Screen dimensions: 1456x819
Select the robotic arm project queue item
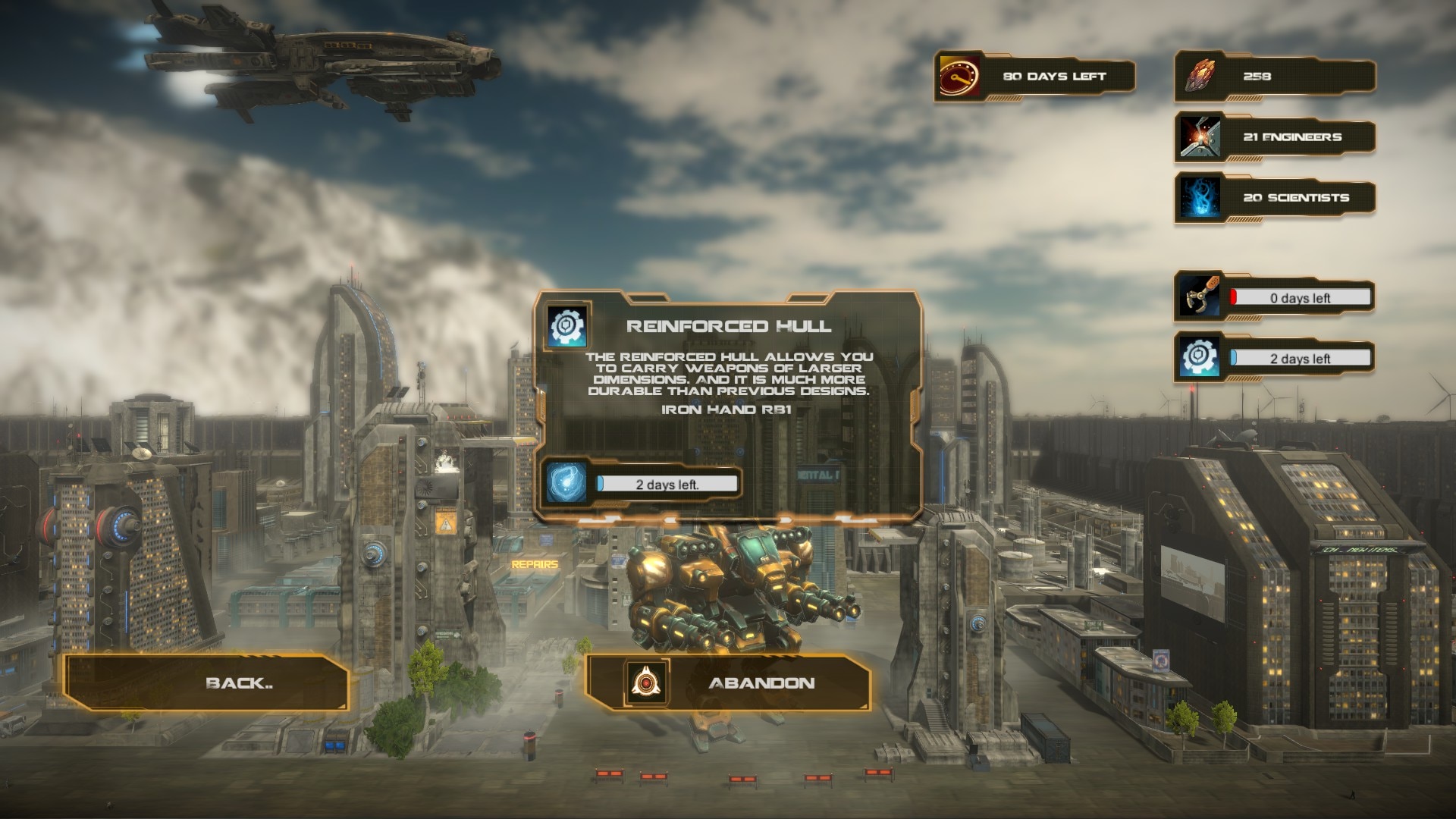tap(1274, 297)
